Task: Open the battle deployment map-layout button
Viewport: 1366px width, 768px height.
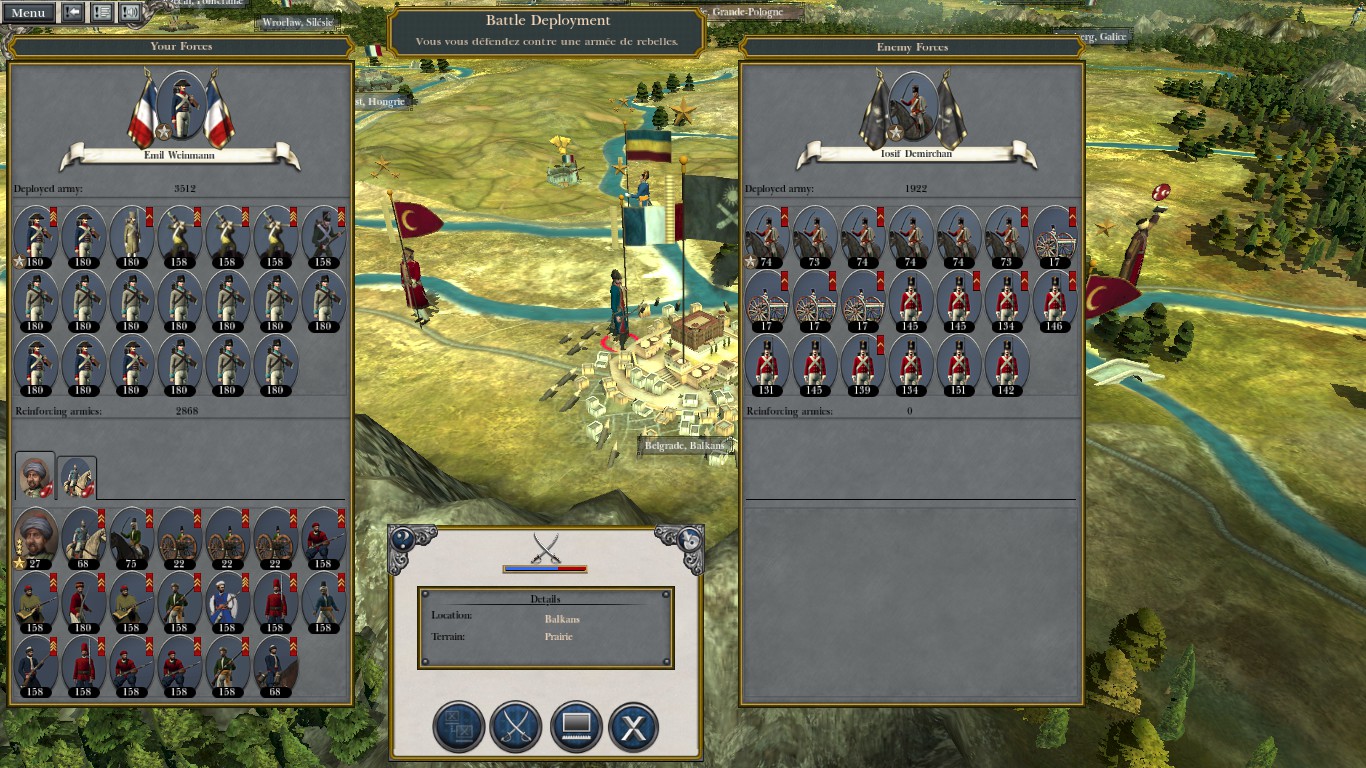Action: [458, 726]
